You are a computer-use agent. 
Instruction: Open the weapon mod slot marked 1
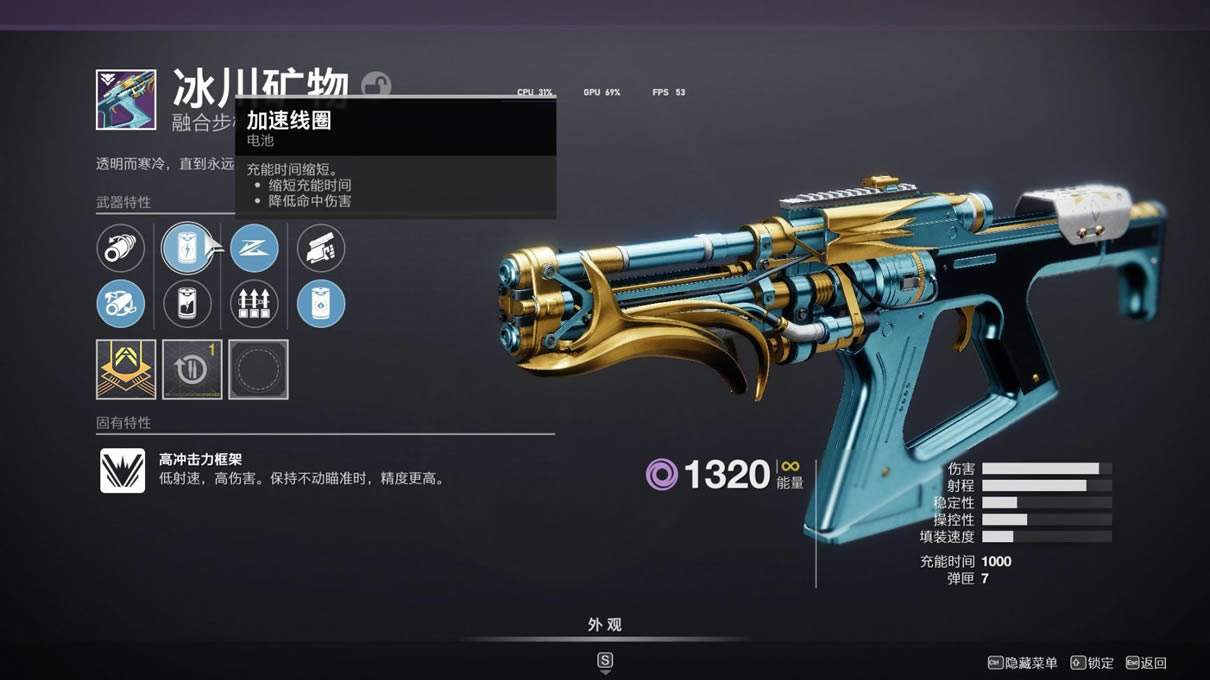point(192,369)
